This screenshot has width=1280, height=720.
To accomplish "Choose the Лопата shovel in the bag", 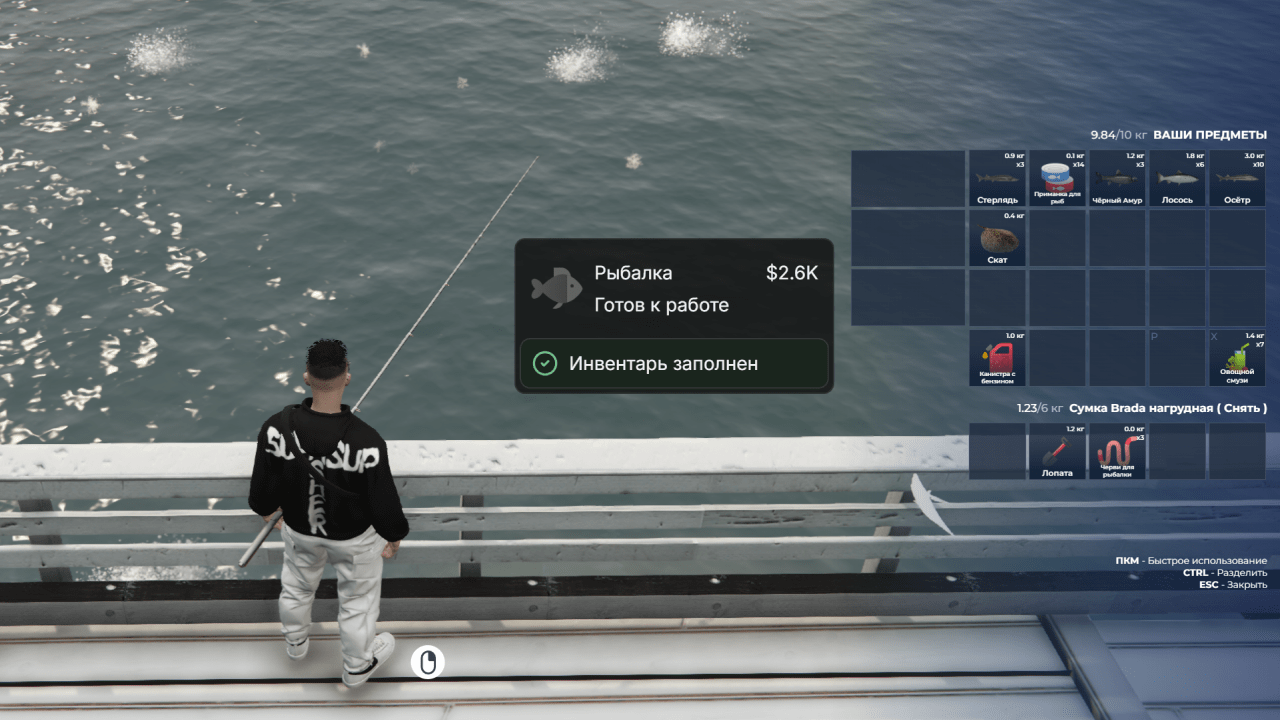I will coord(1057,451).
